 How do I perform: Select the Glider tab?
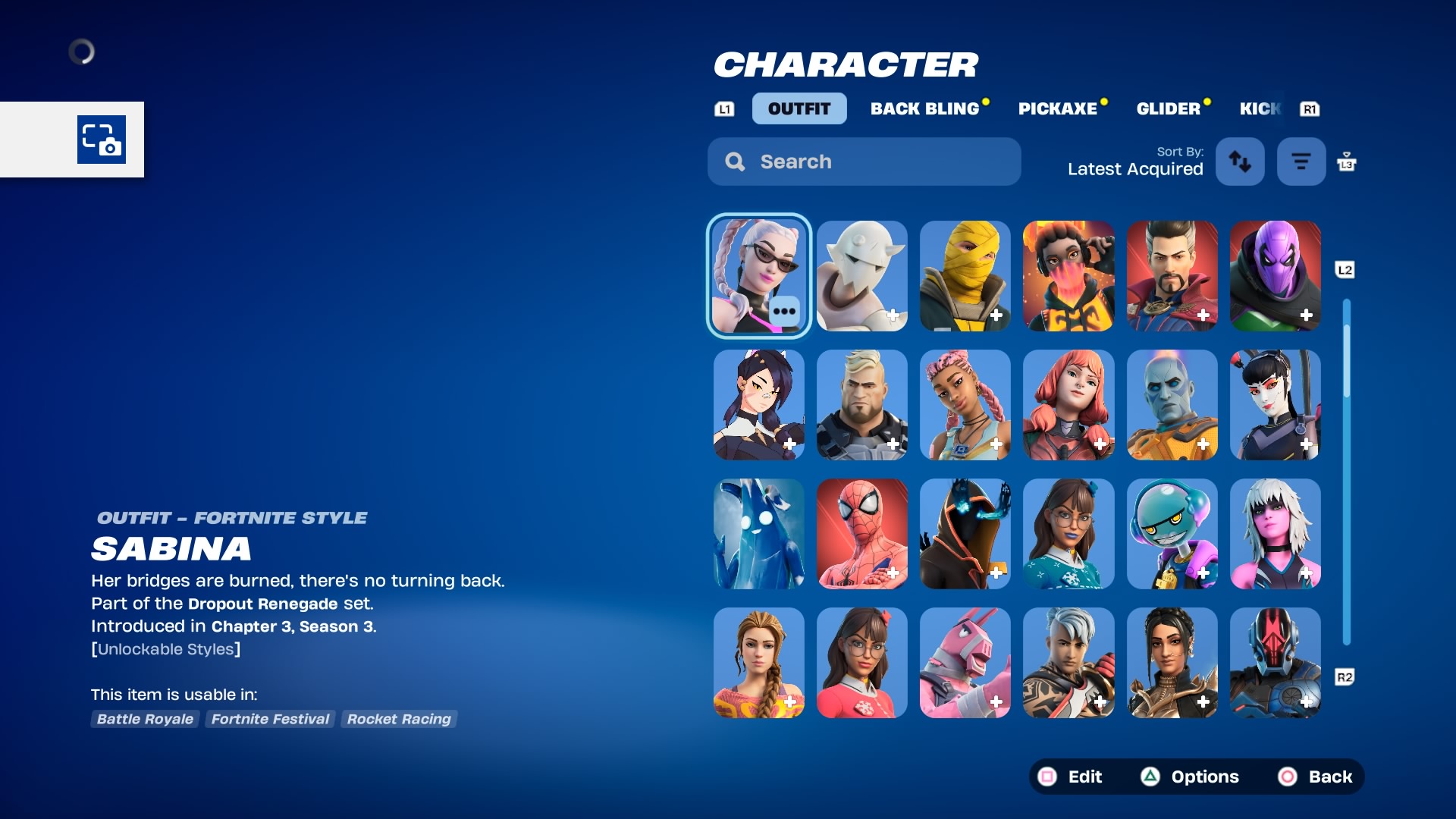1168,108
